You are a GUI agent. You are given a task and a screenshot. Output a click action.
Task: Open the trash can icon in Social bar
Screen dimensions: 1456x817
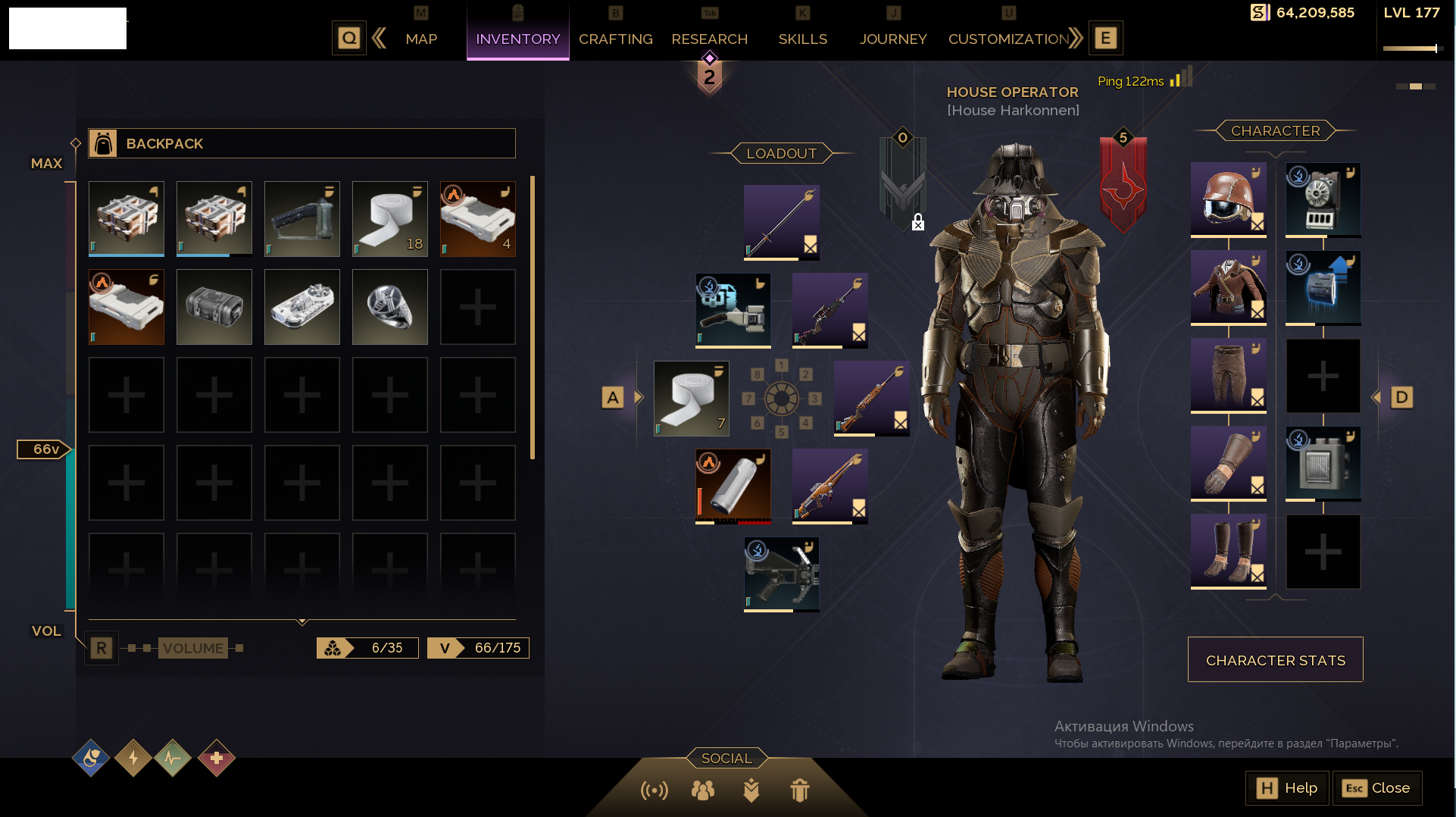[799, 790]
